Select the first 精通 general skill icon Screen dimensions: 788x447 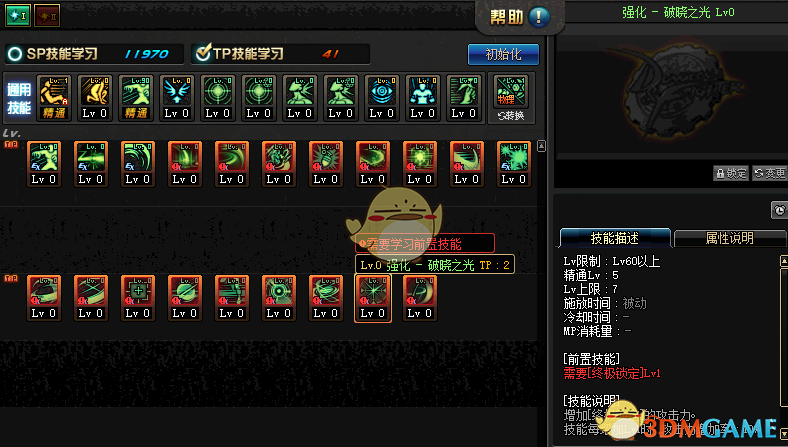pyautogui.click(x=53, y=95)
